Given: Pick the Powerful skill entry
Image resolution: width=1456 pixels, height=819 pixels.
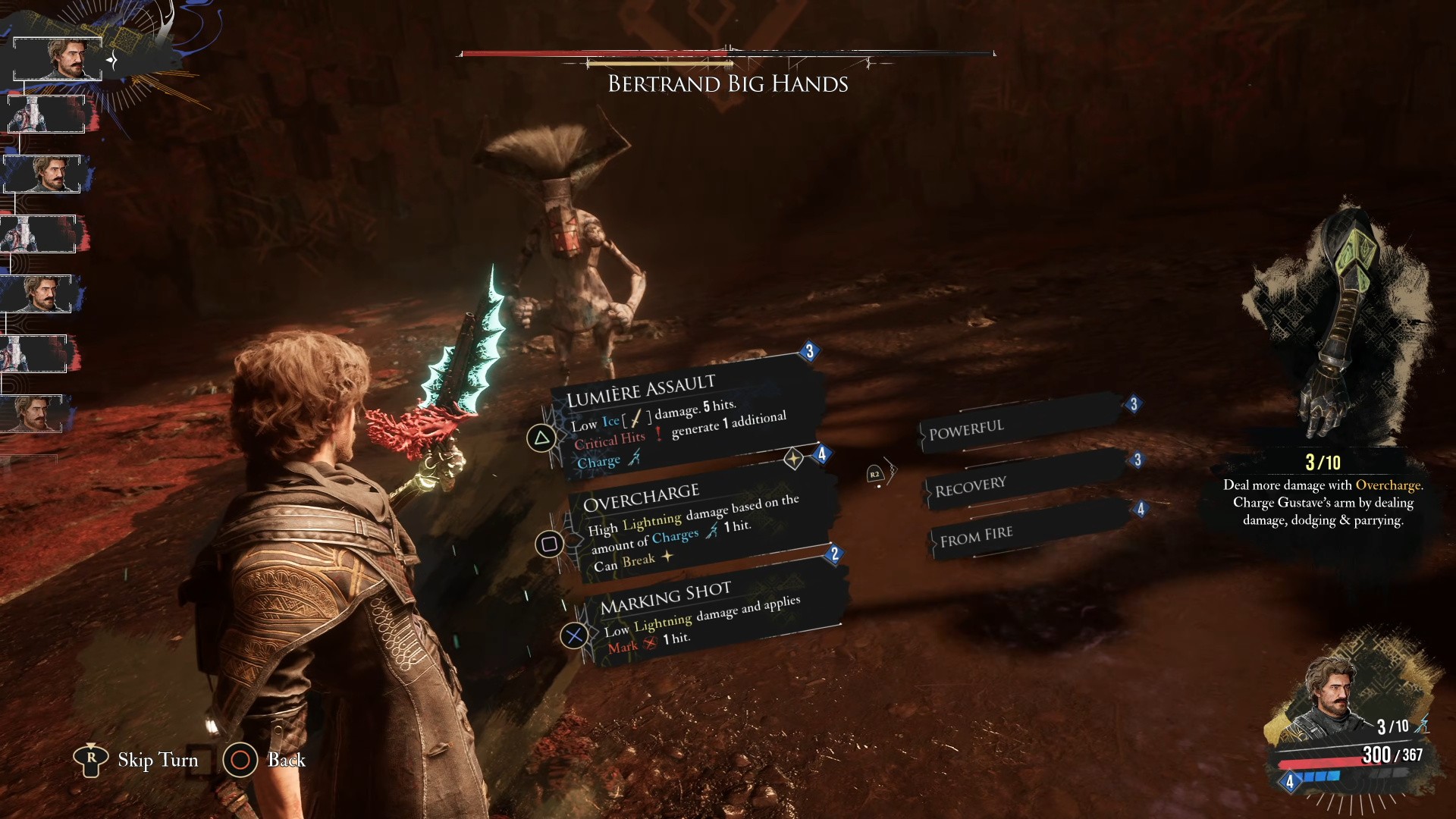Looking at the screenshot, I should (1020, 426).
